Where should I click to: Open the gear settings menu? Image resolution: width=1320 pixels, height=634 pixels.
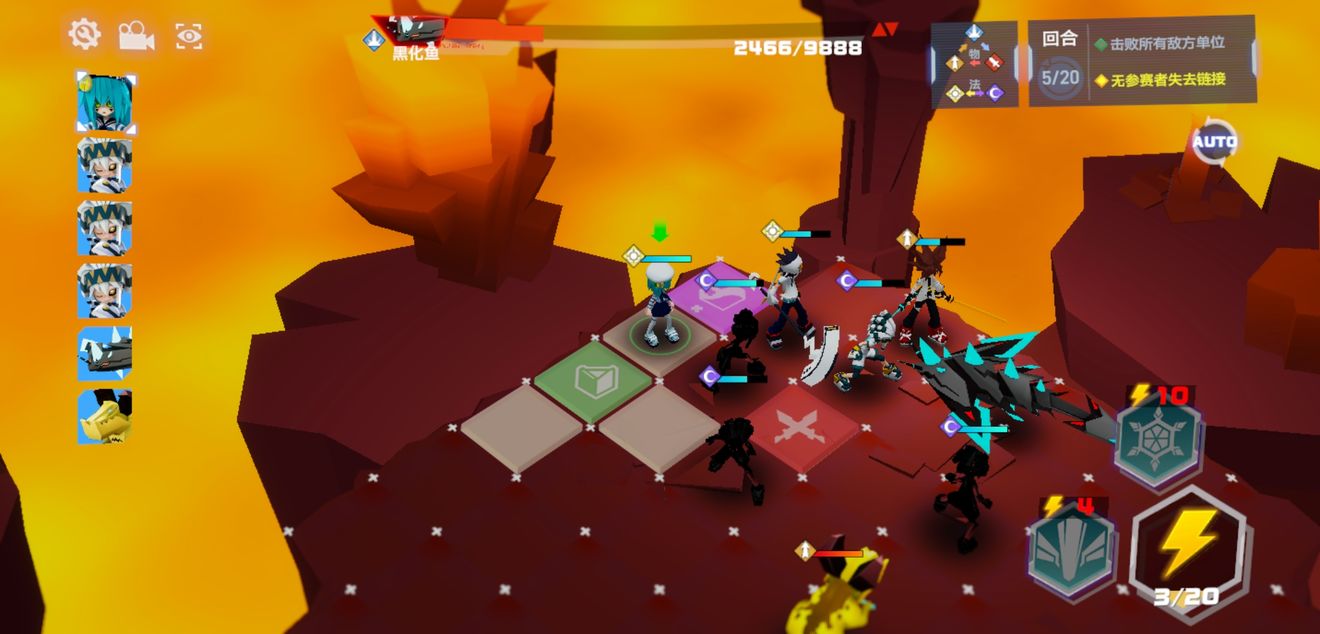pyautogui.click(x=84, y=35)
